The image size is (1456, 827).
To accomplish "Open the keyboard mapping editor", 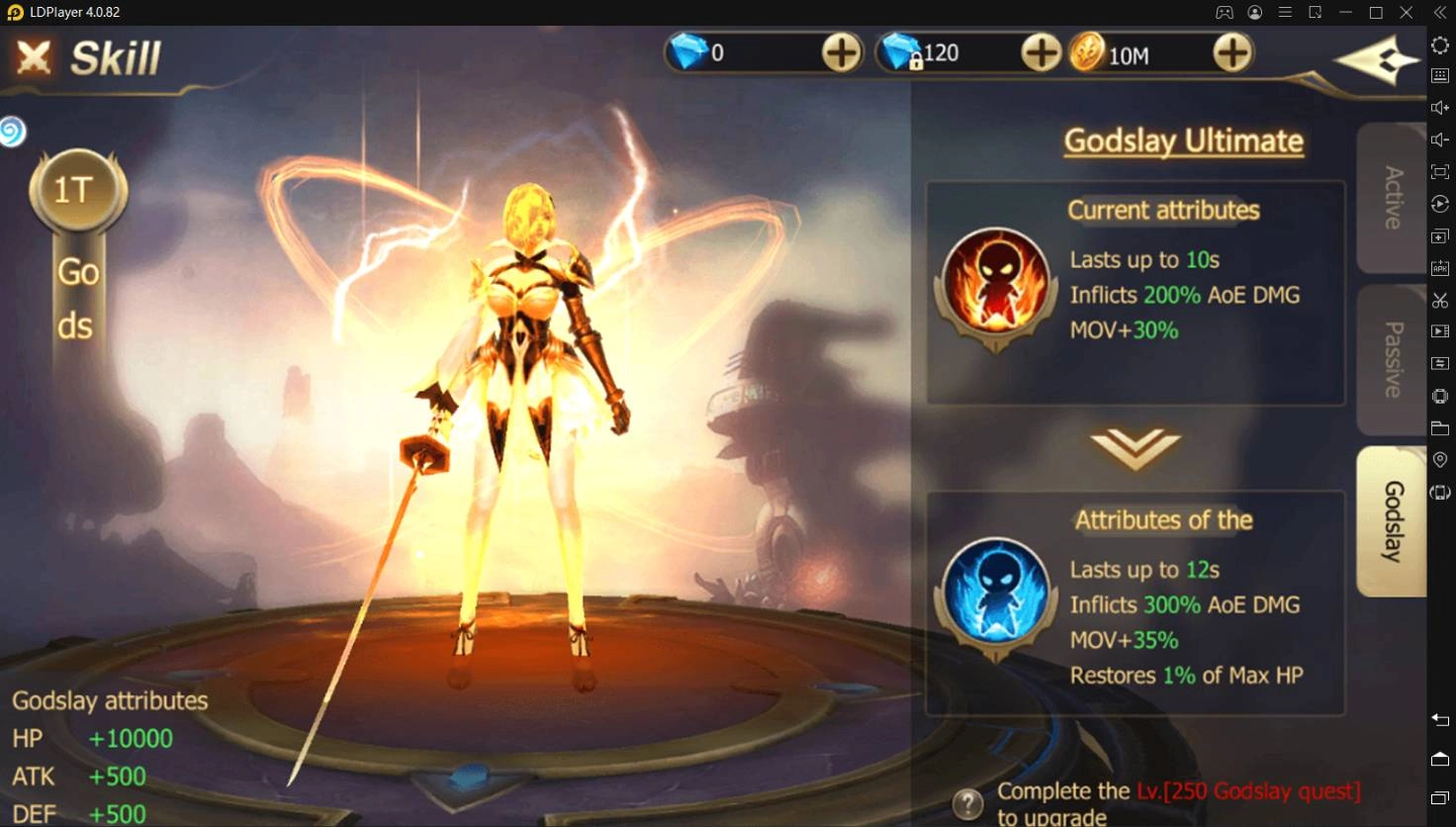I will point(1440,75).
